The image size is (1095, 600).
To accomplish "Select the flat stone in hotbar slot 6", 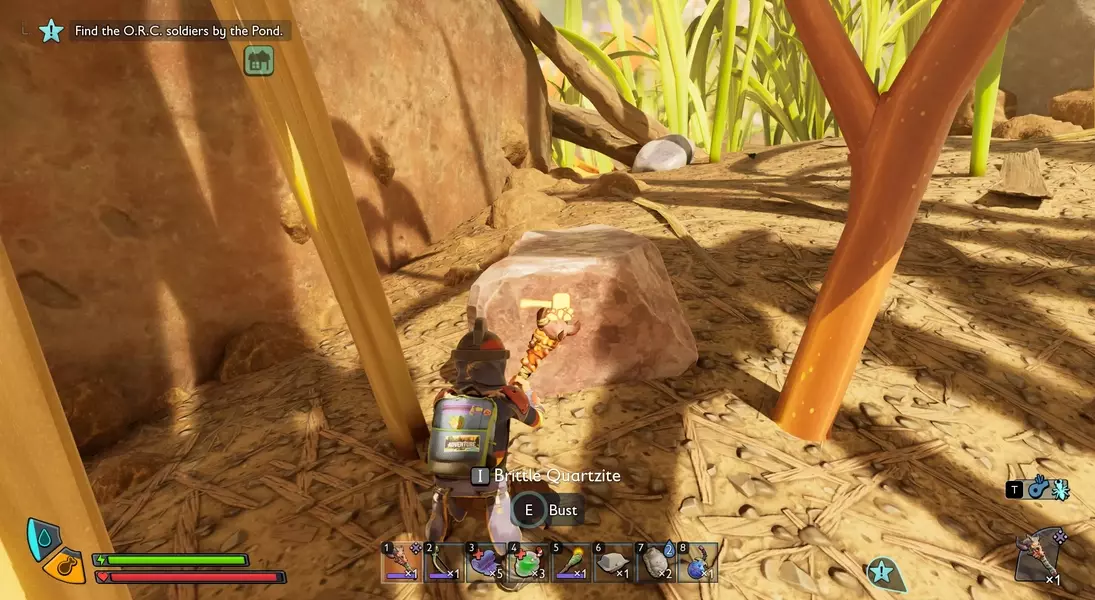I will tap(612, 563).
